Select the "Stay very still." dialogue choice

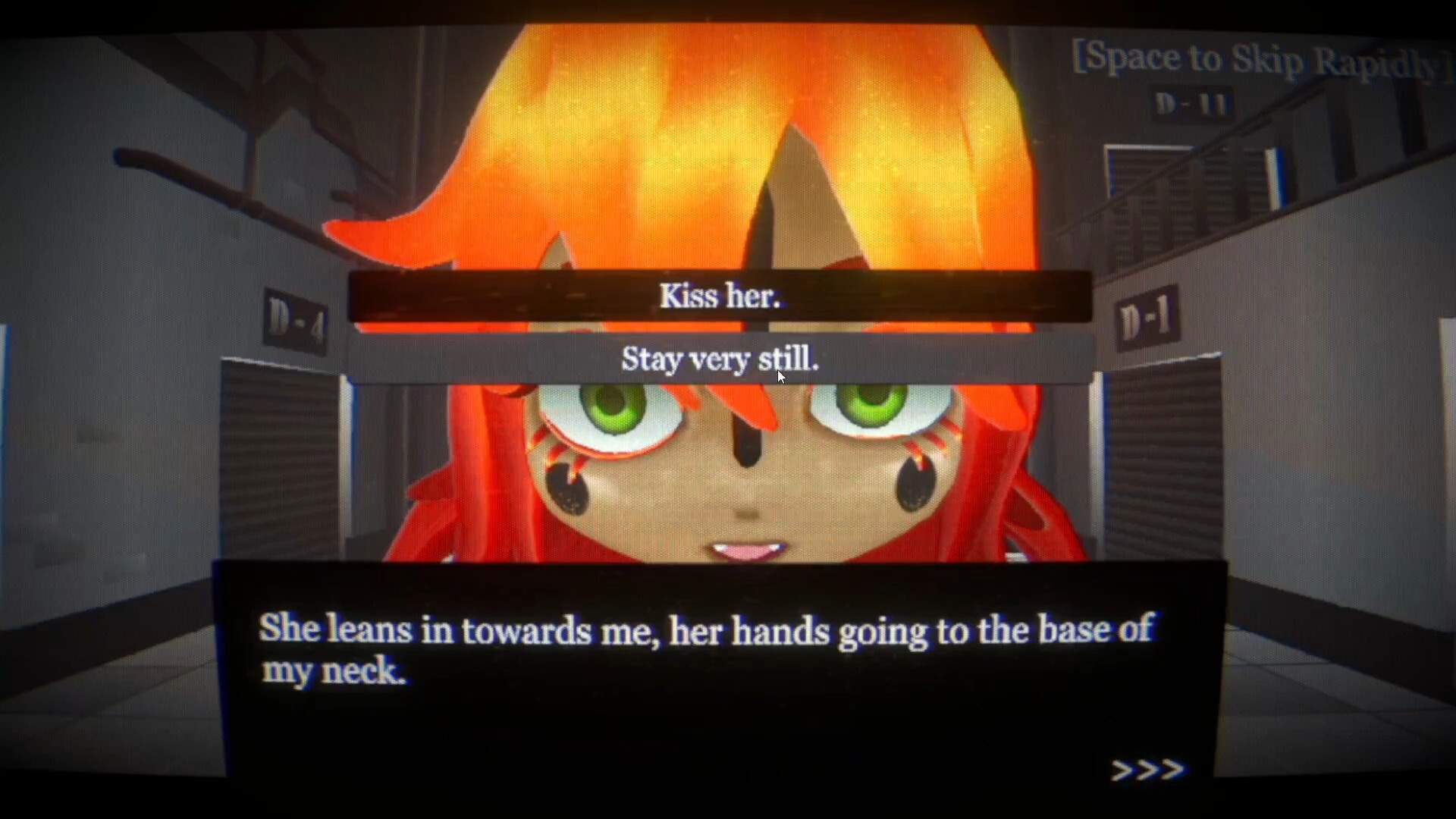pyautogui.click(x=720, y=359)
